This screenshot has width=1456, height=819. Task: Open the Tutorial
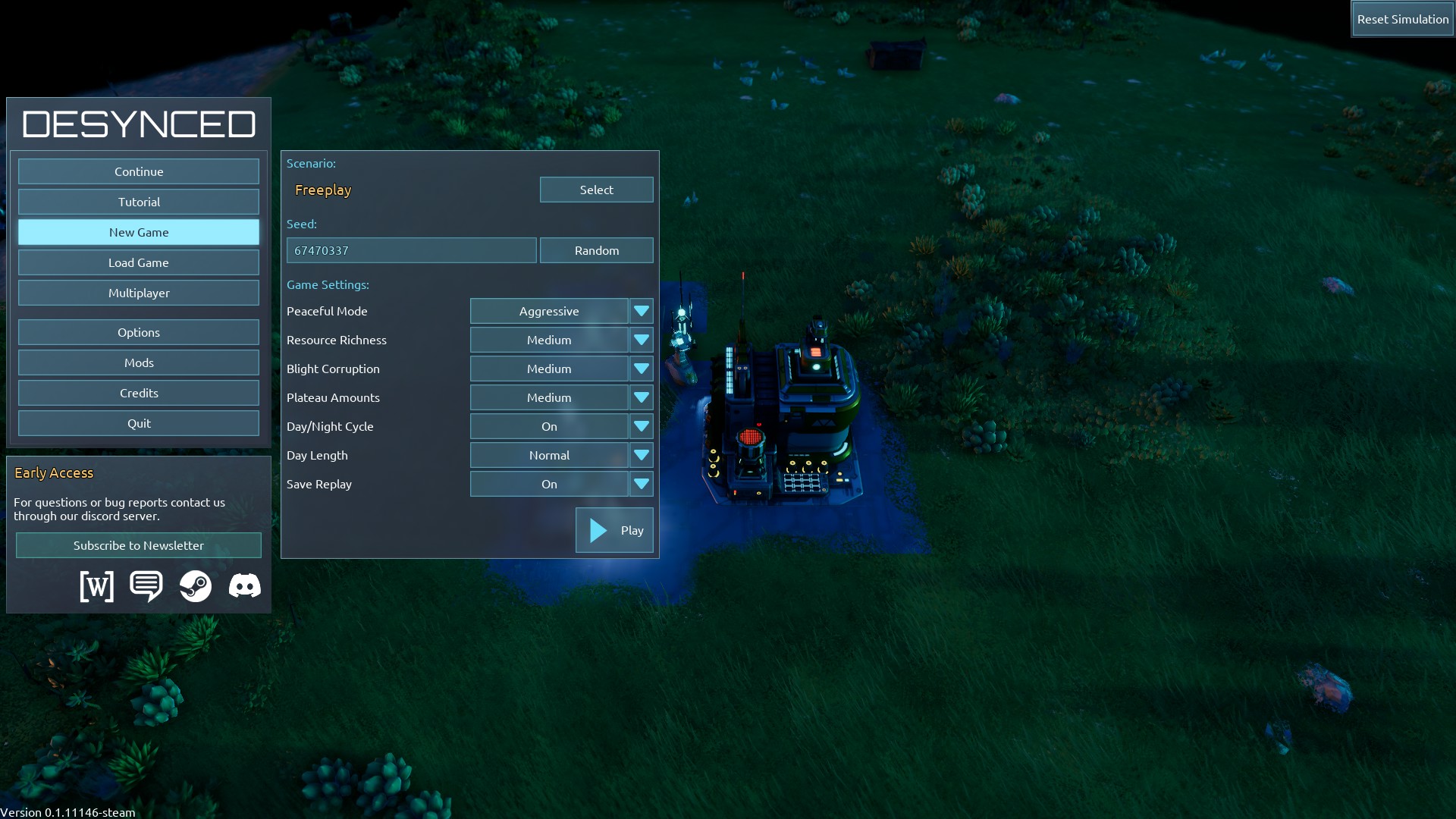(139, 202)
